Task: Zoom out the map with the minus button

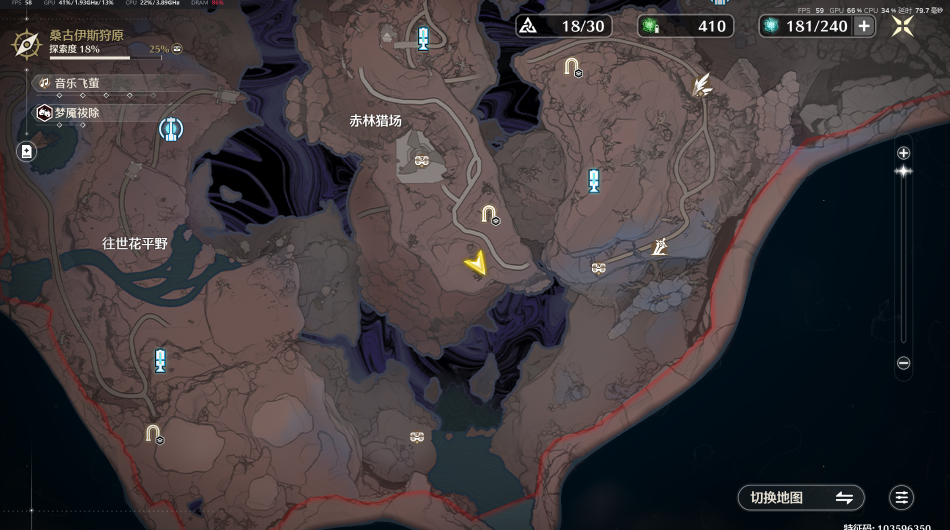Action: pyautogui.click(x=904, y=363)
